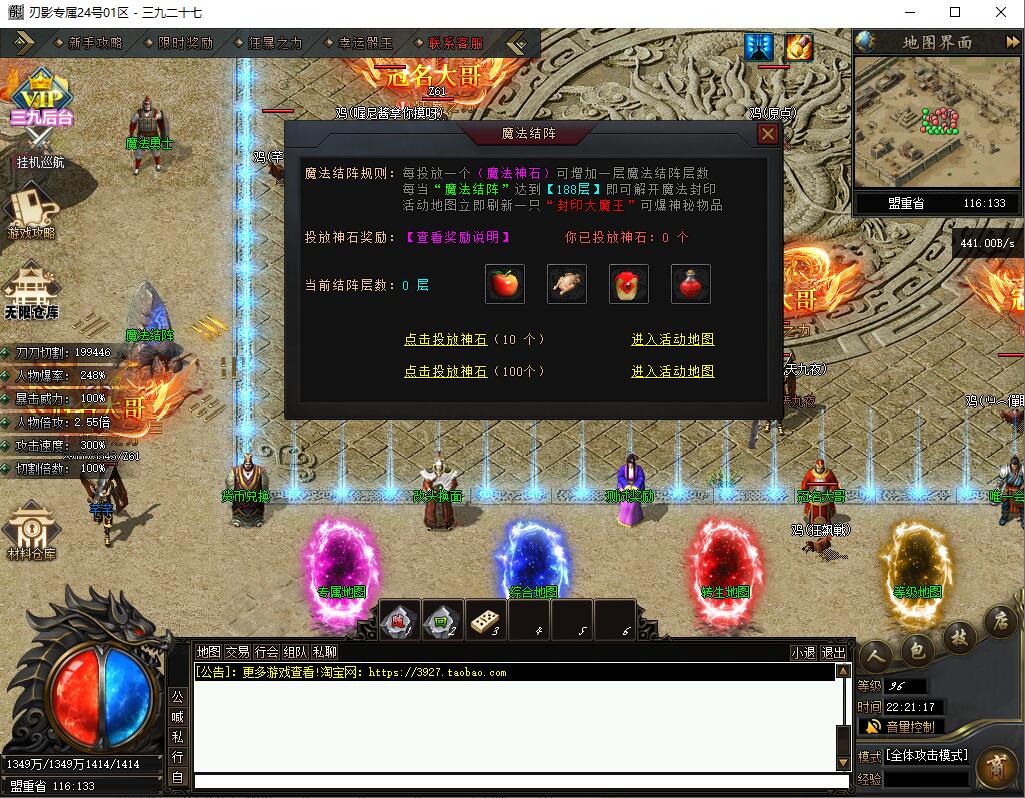Image resolution: width=1025 pixels, height=798 pixels.
Task: Open the 新手攻略 beginner guide menu
Action: (95, 43)
